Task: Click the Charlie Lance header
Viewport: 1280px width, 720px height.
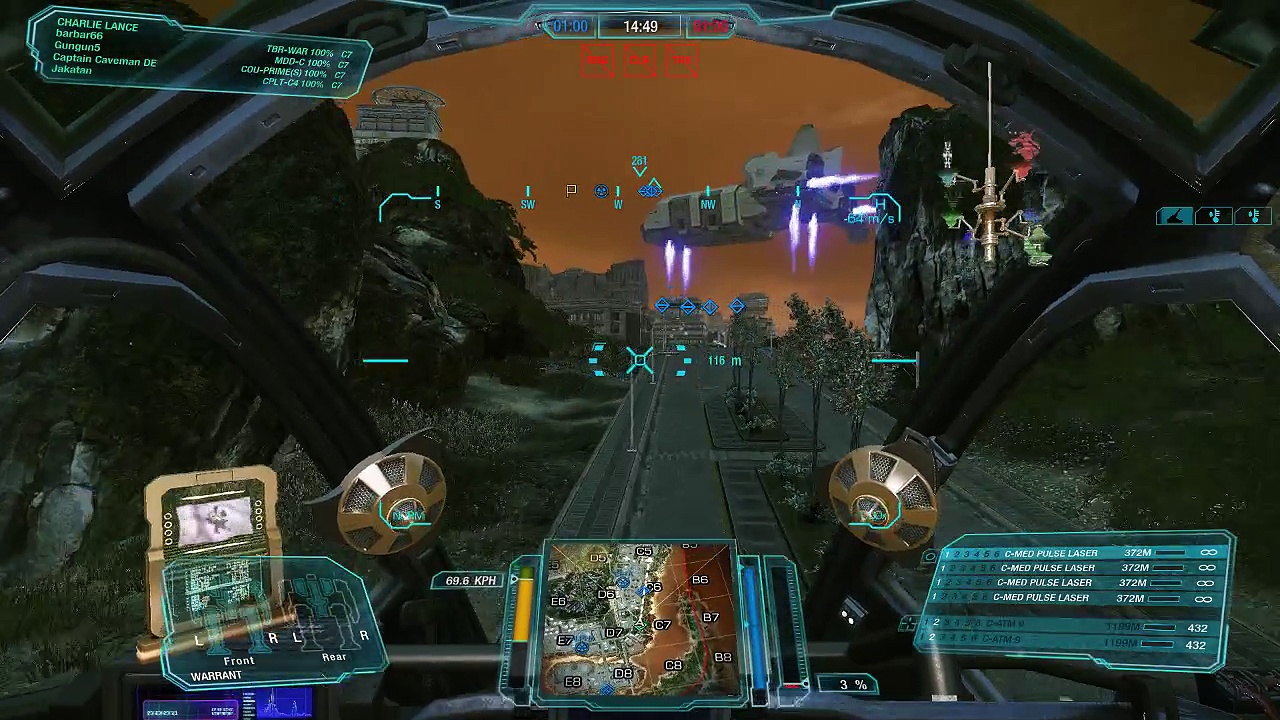Action: pos(97,23)
